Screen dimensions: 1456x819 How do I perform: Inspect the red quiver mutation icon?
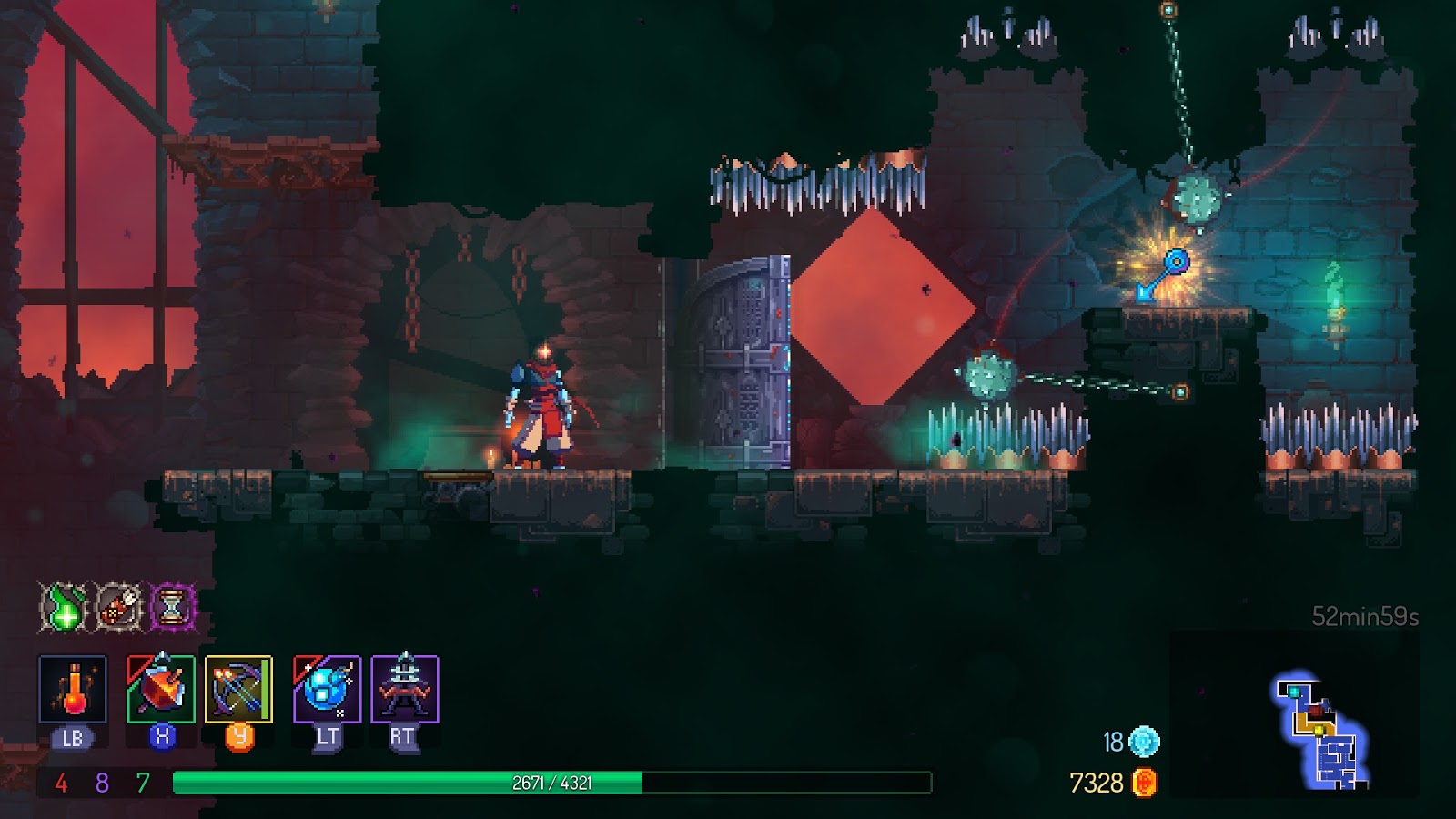(119, 606)
